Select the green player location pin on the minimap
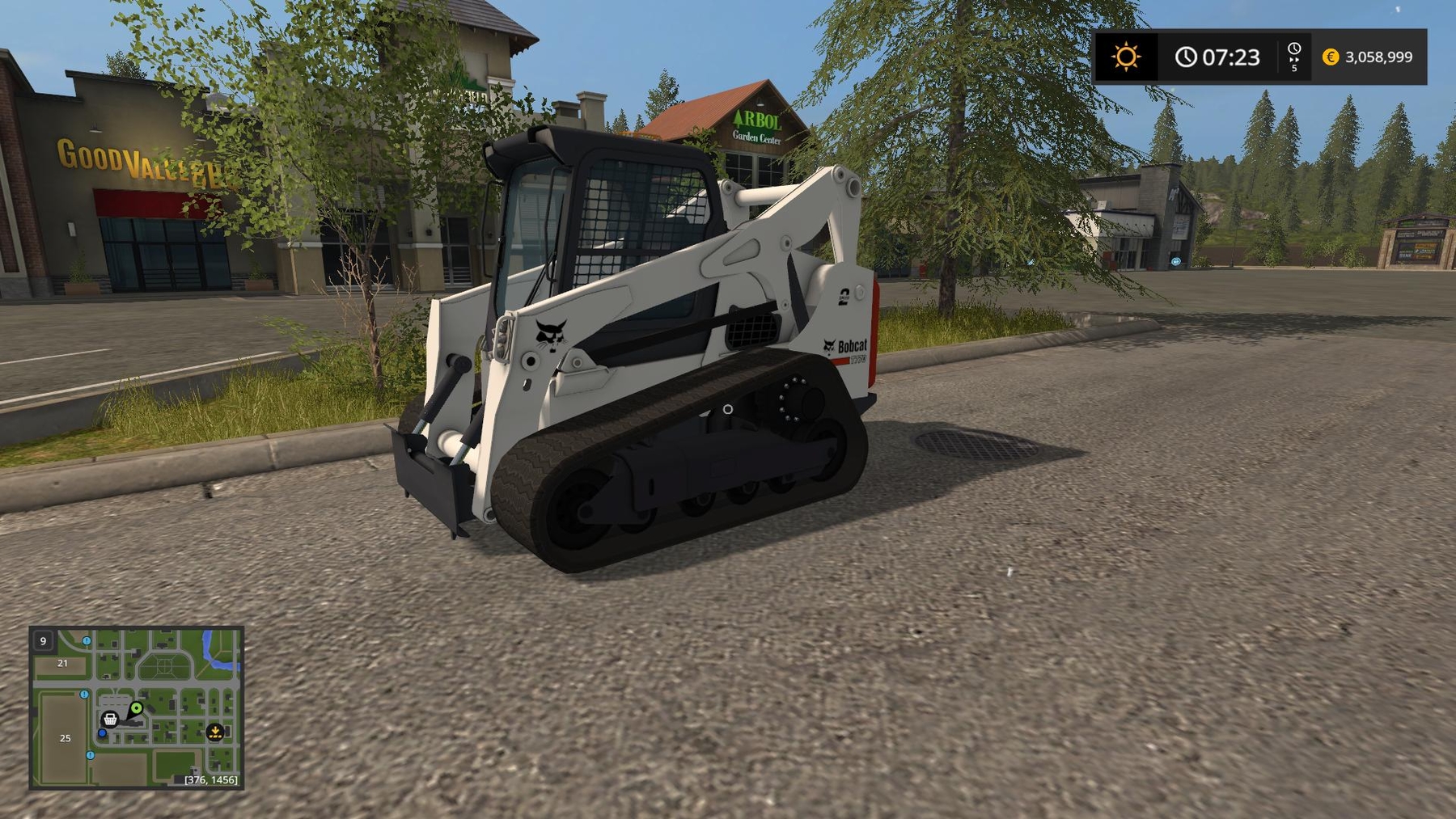Viewport: 1456px width, 819px height. [x=136, y=707]
